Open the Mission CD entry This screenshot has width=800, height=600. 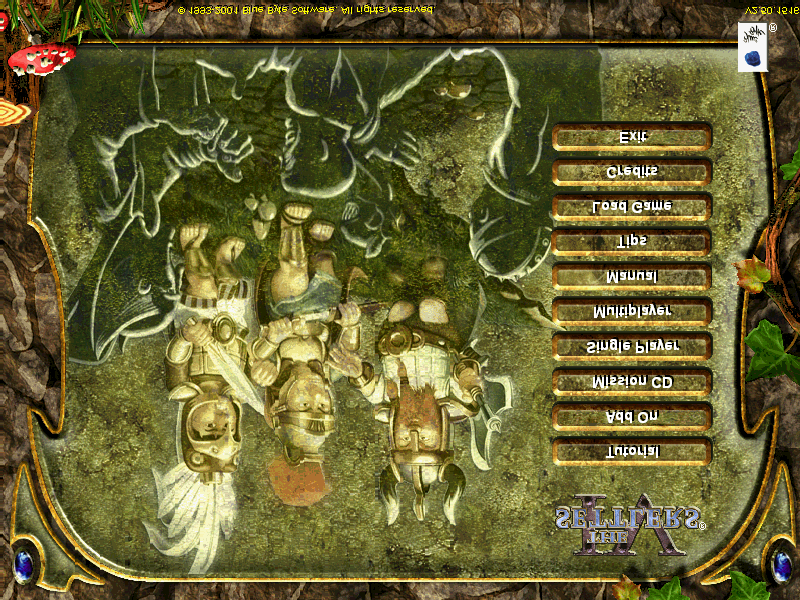pyautogui.click(x=632, y=381)
